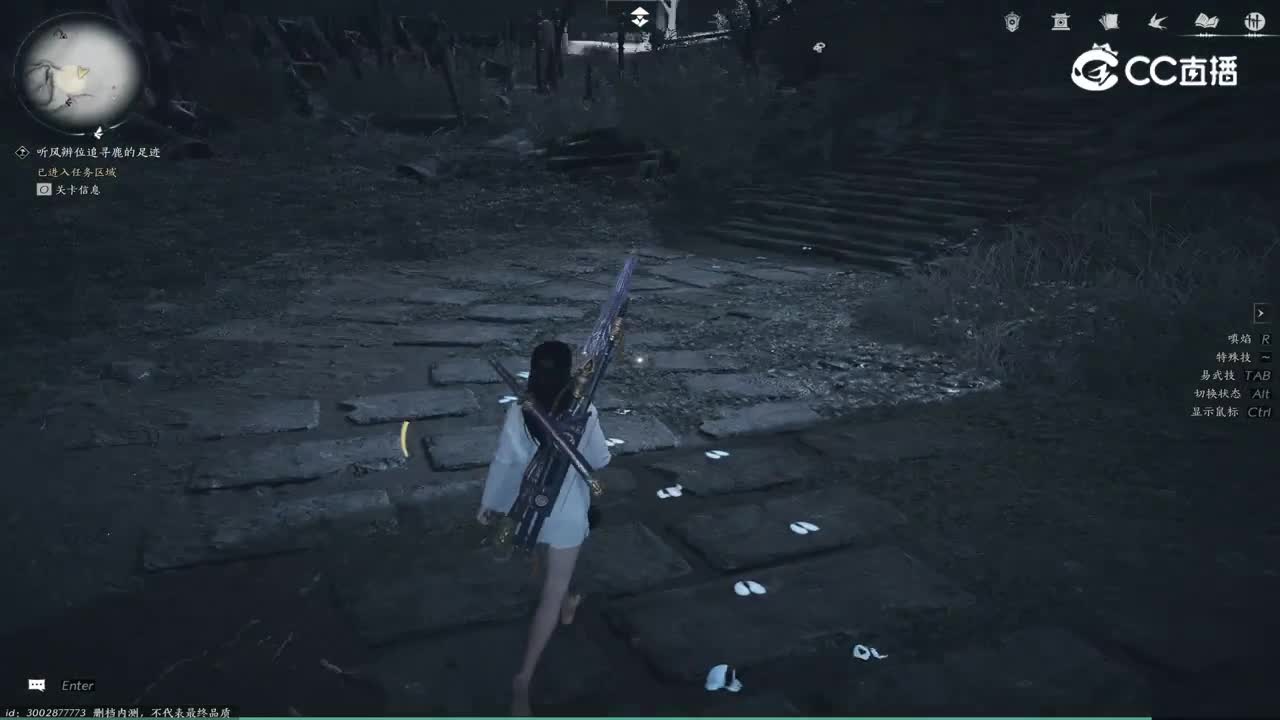Click the quest icon beside 听风辨位追寻鹿的足迹
This screenshot has height=720, width=1280.
point(22,151)
